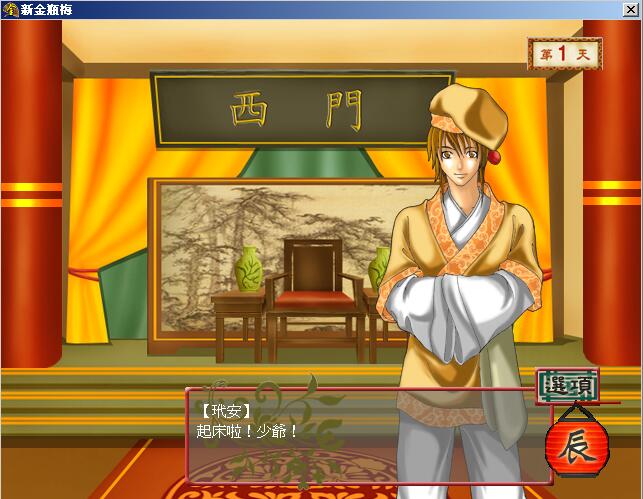Open the 選項 options menu
The image size is (643, 499).
(567, 385)
